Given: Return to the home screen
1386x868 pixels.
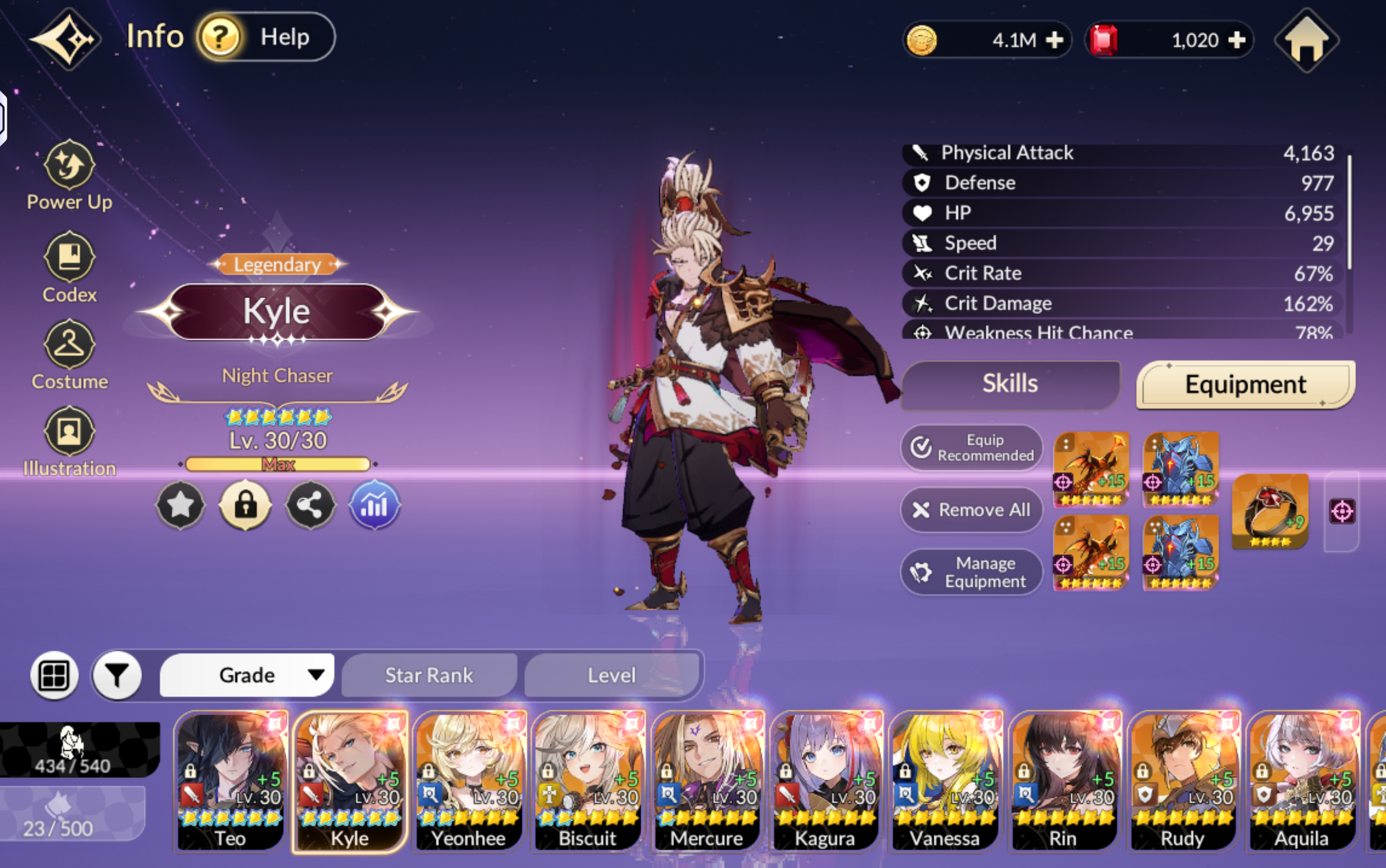Looking at the screenshot, I should 1306,41.
